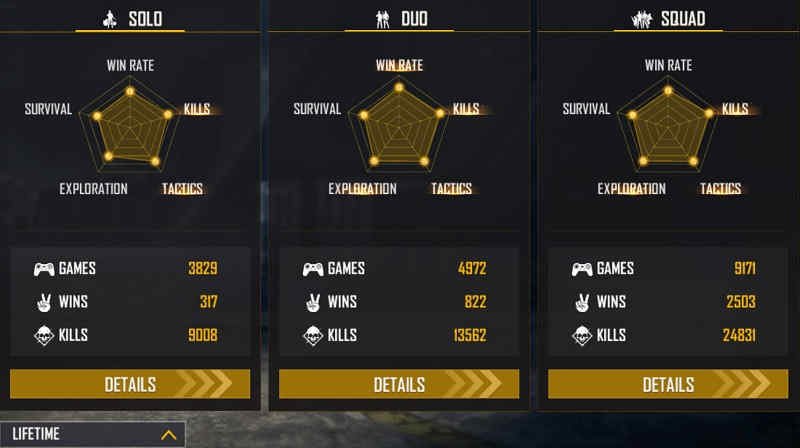View Duo mode stat details
This screenshot has height=448, width=800.
tap(399, 384)
